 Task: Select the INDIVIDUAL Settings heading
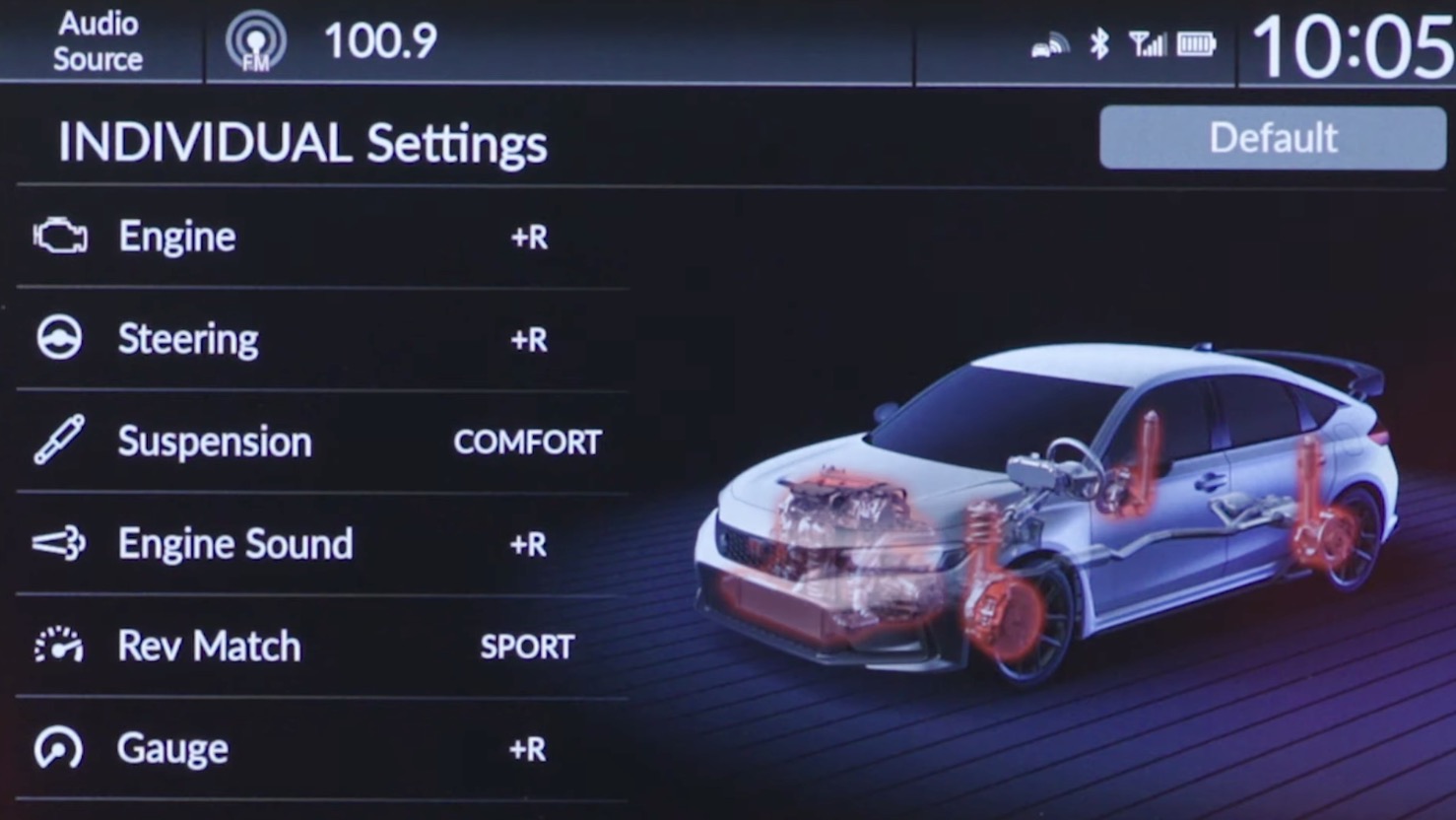(x=302, y=143)
